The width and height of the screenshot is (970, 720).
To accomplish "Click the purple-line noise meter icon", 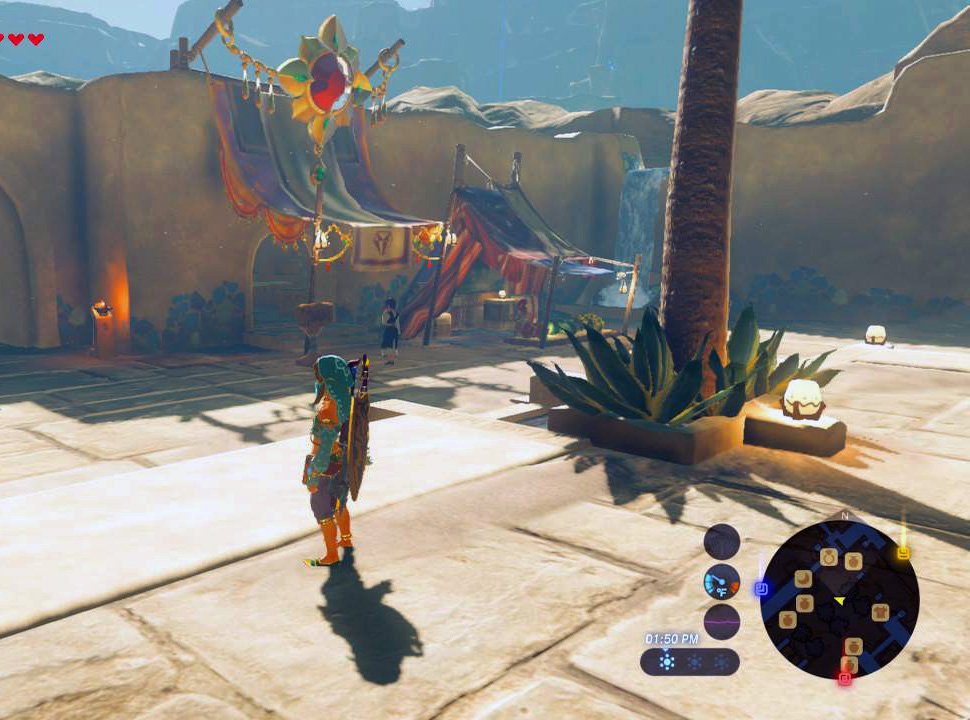I will tap(721, 621).
